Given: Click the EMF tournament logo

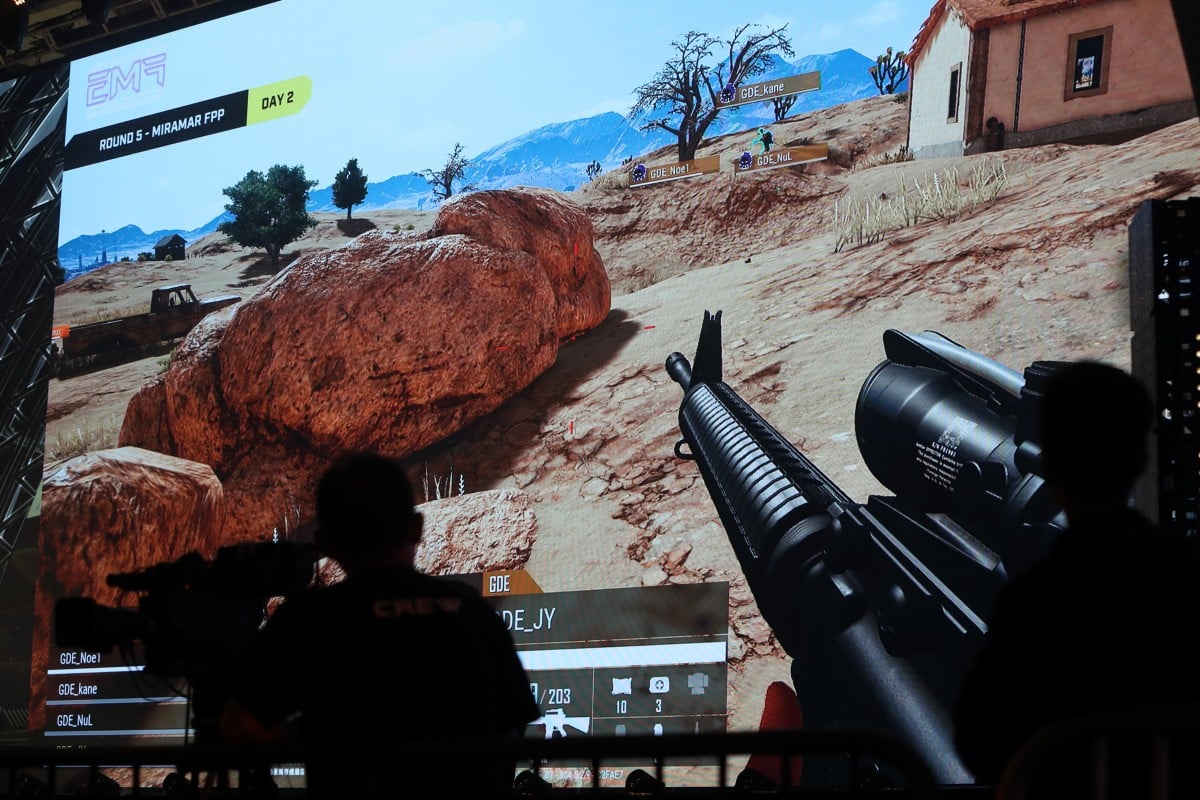Looking at the screenshot, I should pyautogui.click(x=125, y=79).
